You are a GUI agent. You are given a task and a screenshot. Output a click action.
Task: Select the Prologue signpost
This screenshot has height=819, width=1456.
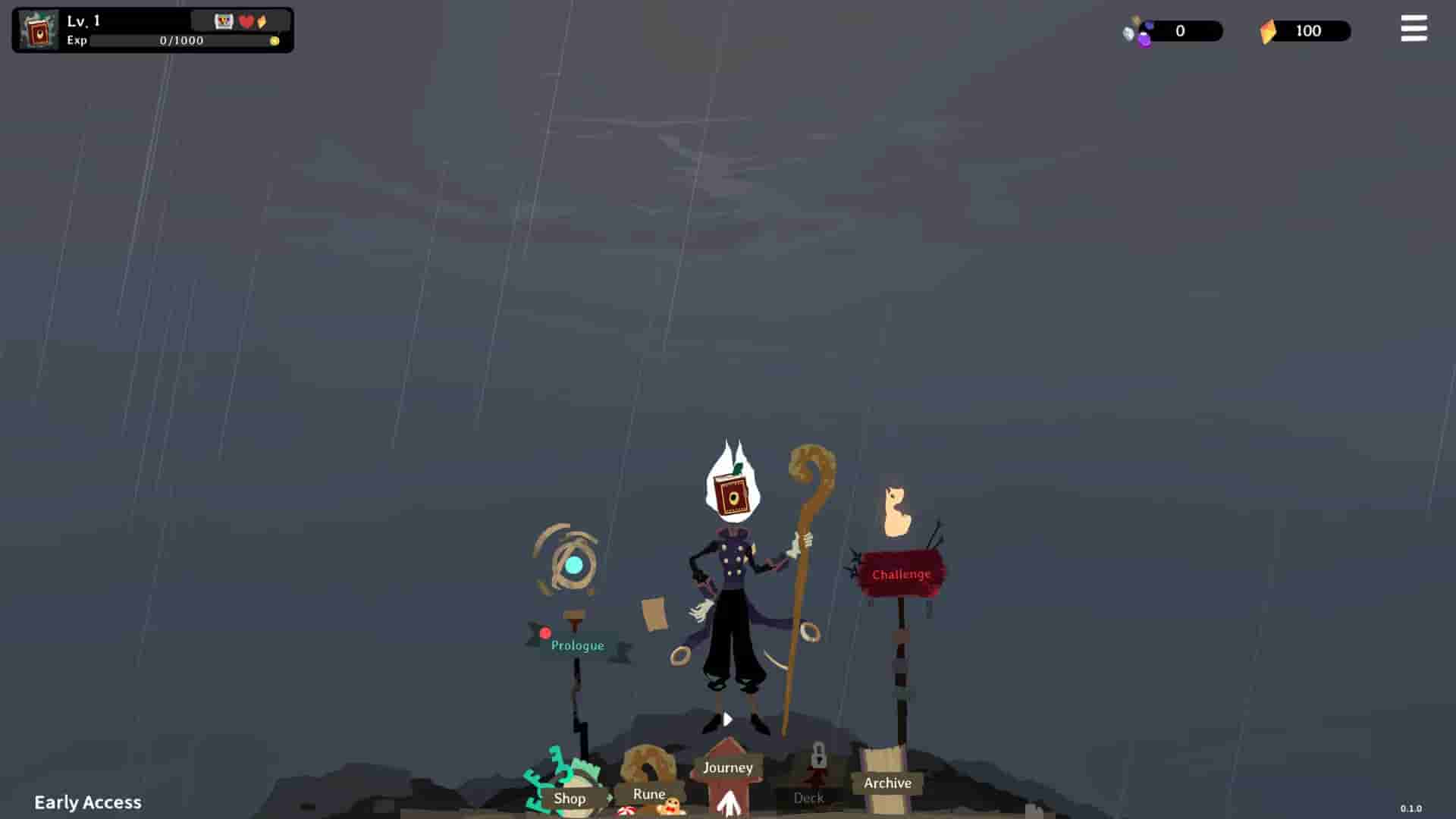point(577,645)
